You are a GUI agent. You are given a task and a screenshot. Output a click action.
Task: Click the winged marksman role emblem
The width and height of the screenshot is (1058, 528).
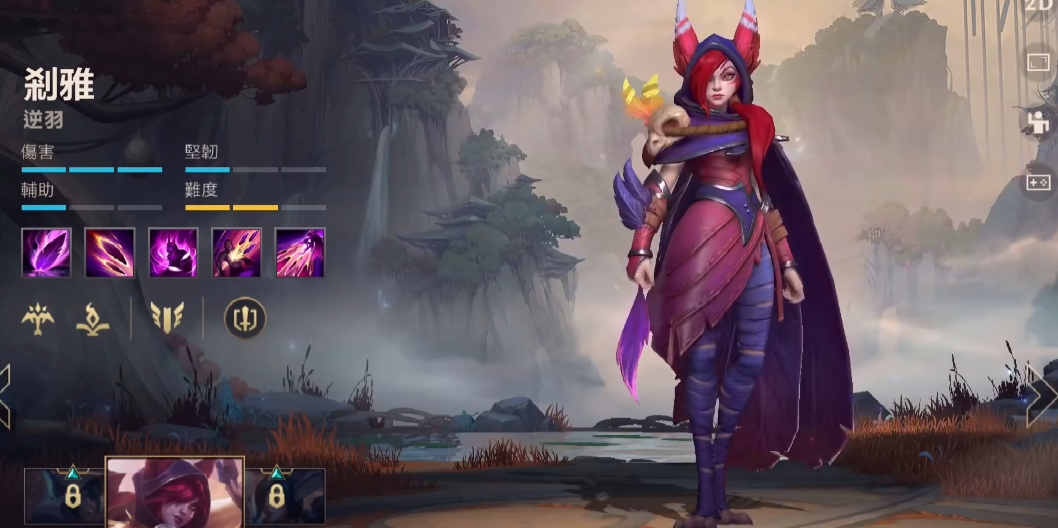38,318
